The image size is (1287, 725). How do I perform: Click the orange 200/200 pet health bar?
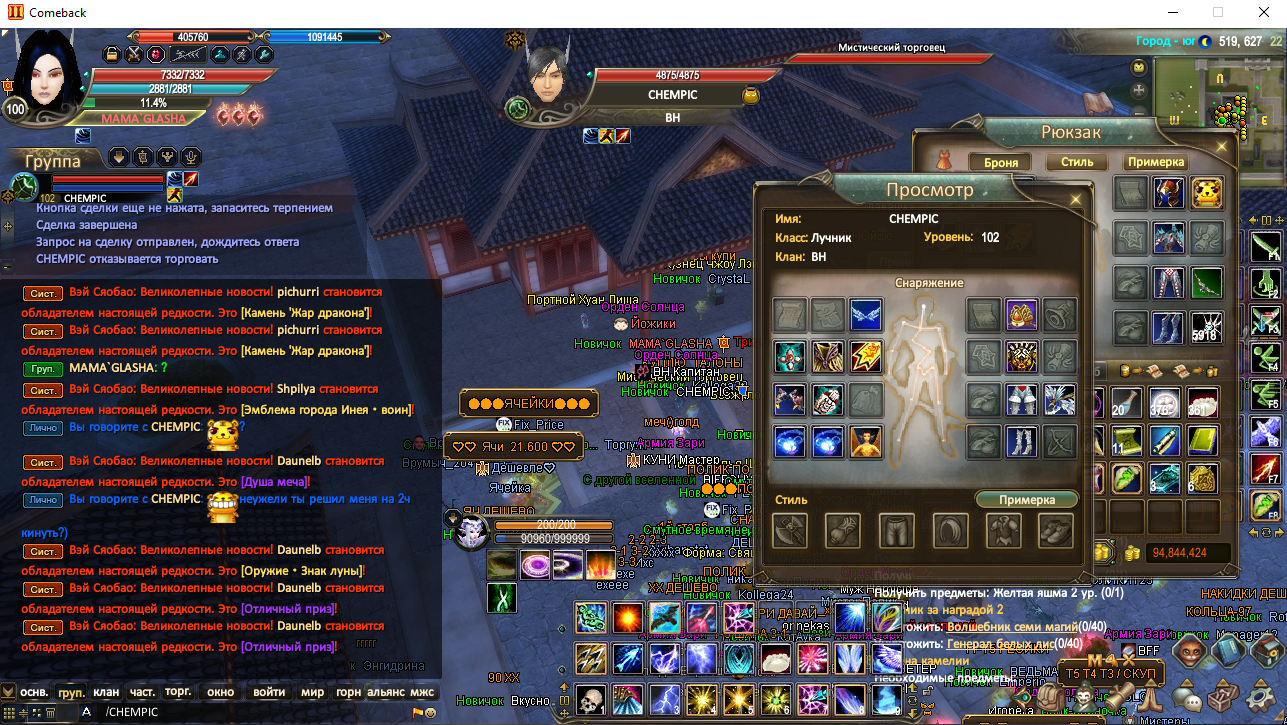click(554, 525)
